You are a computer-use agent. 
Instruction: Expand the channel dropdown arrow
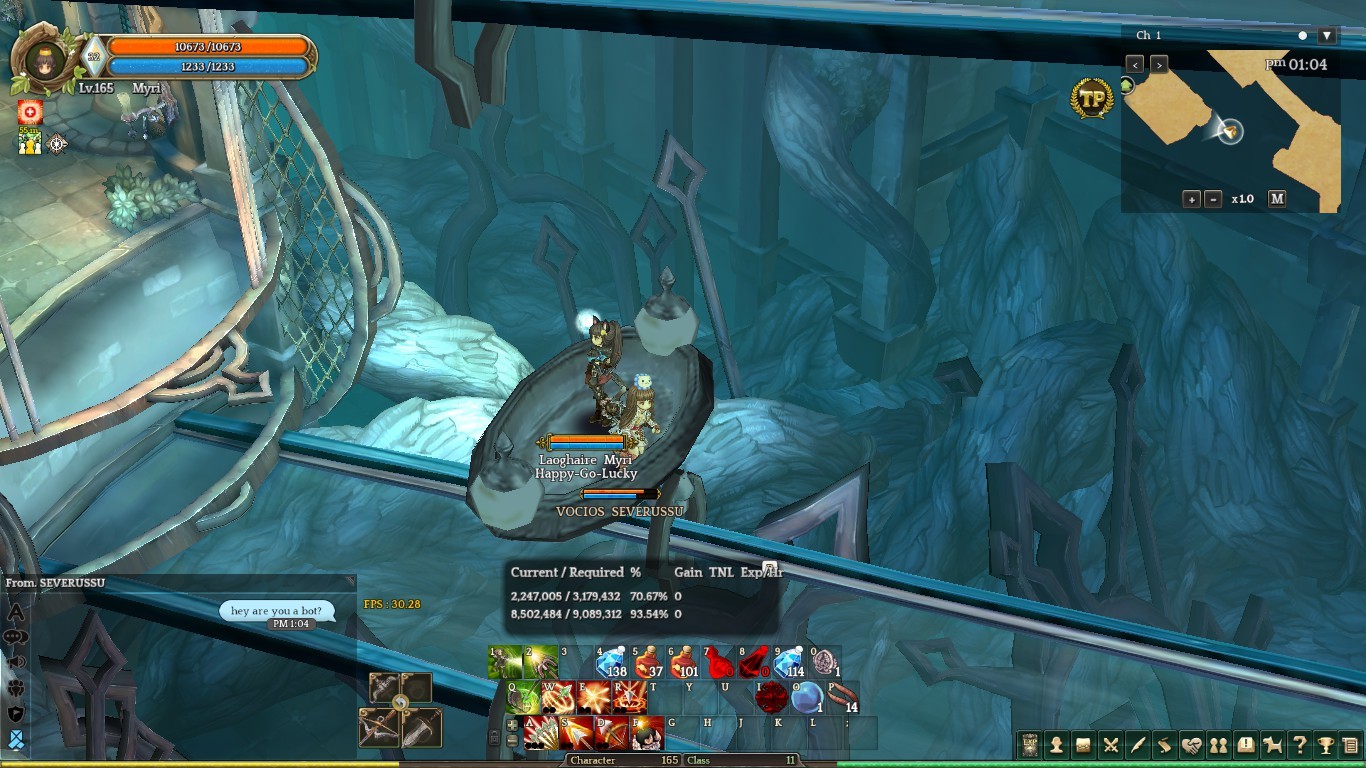click(1327, 36)
